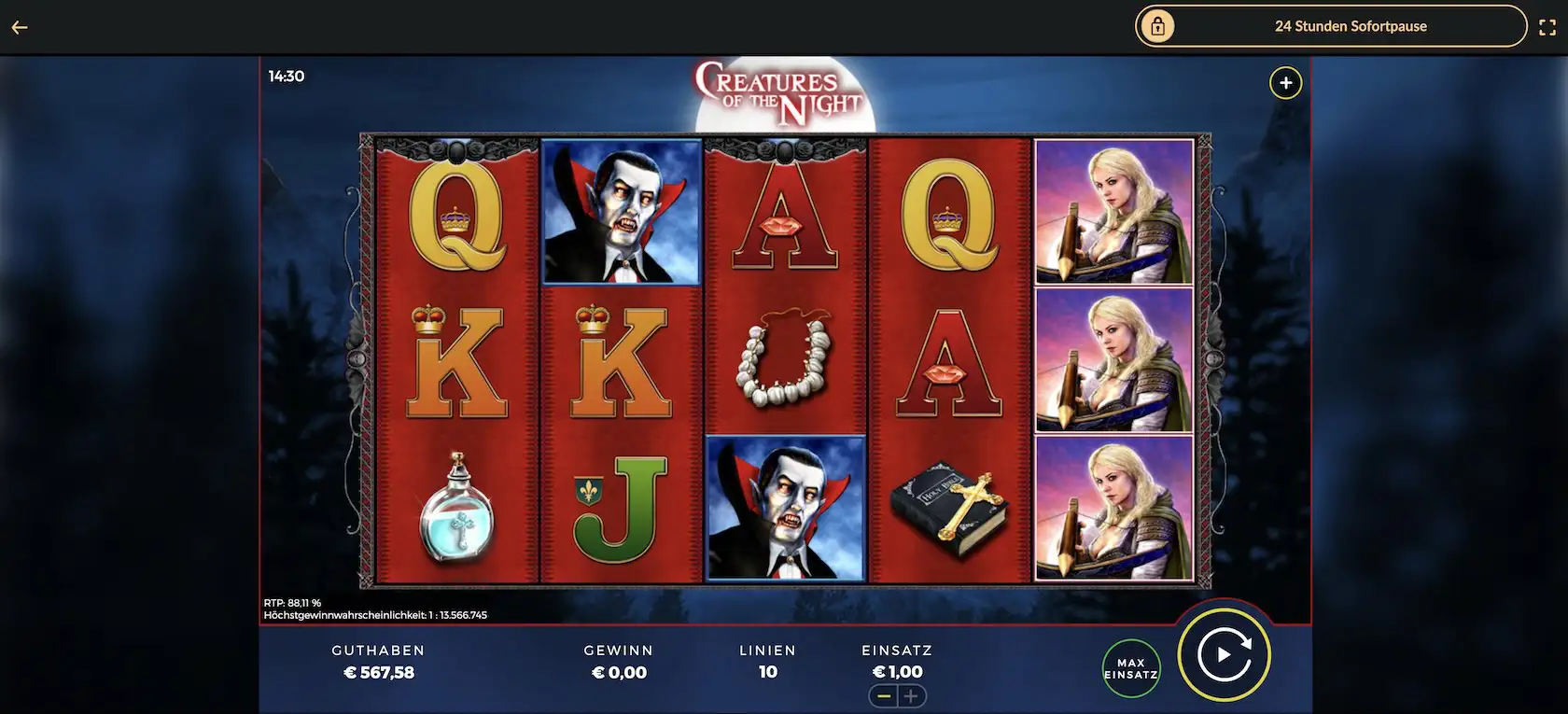Open the plus menu in the game corner
This screenshot has width=1568, height=714.
(1285, 83)
